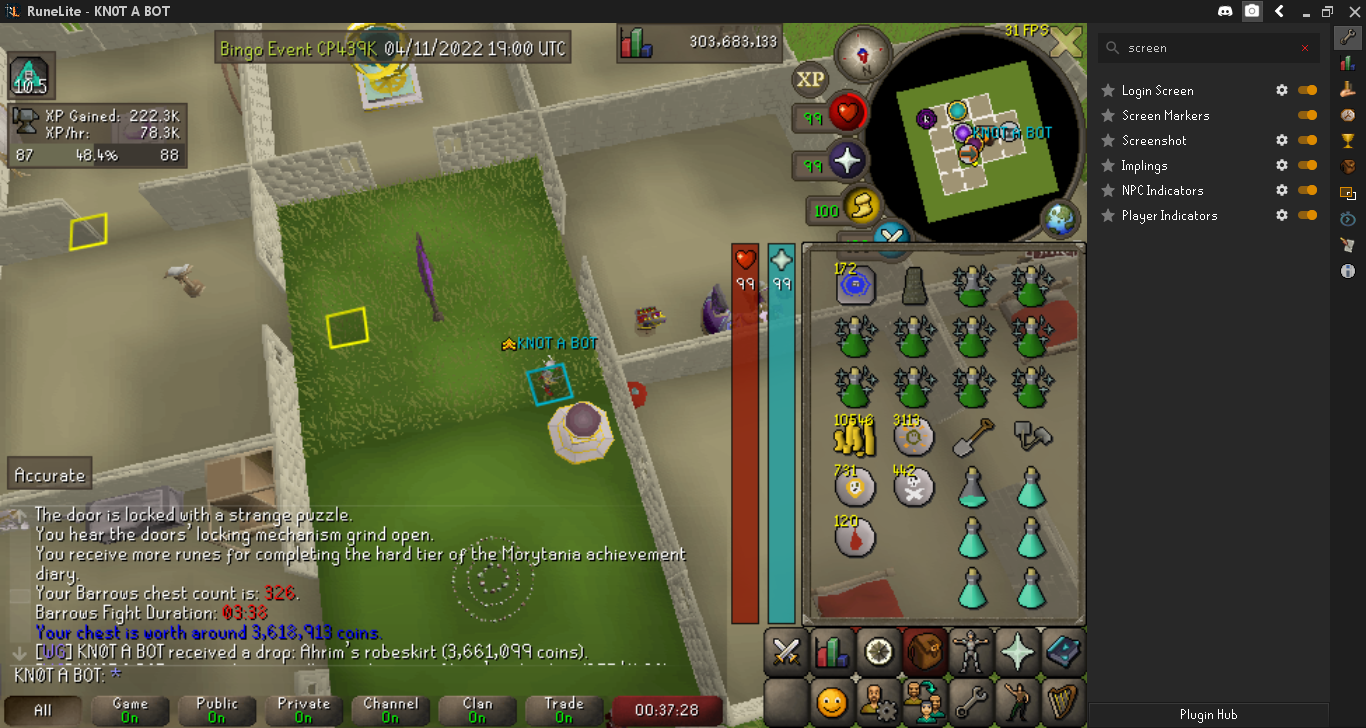Open the Plugin Hub

1208,715
